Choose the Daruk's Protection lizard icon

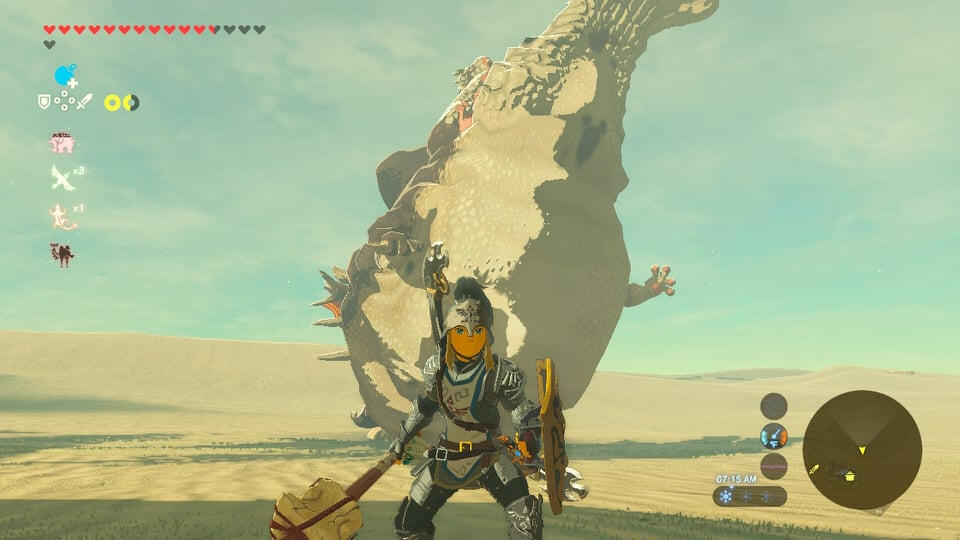pyautogui.click(x=62, y=216)
